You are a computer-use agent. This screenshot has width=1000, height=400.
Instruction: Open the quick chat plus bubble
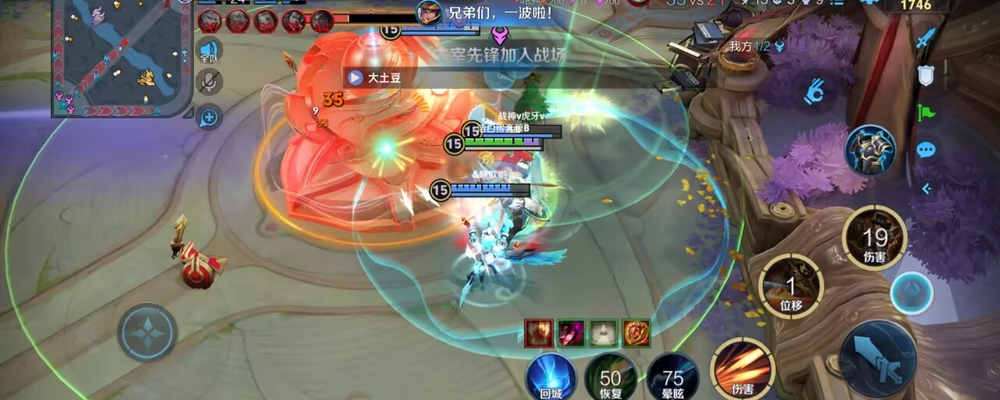coord(209,117)
